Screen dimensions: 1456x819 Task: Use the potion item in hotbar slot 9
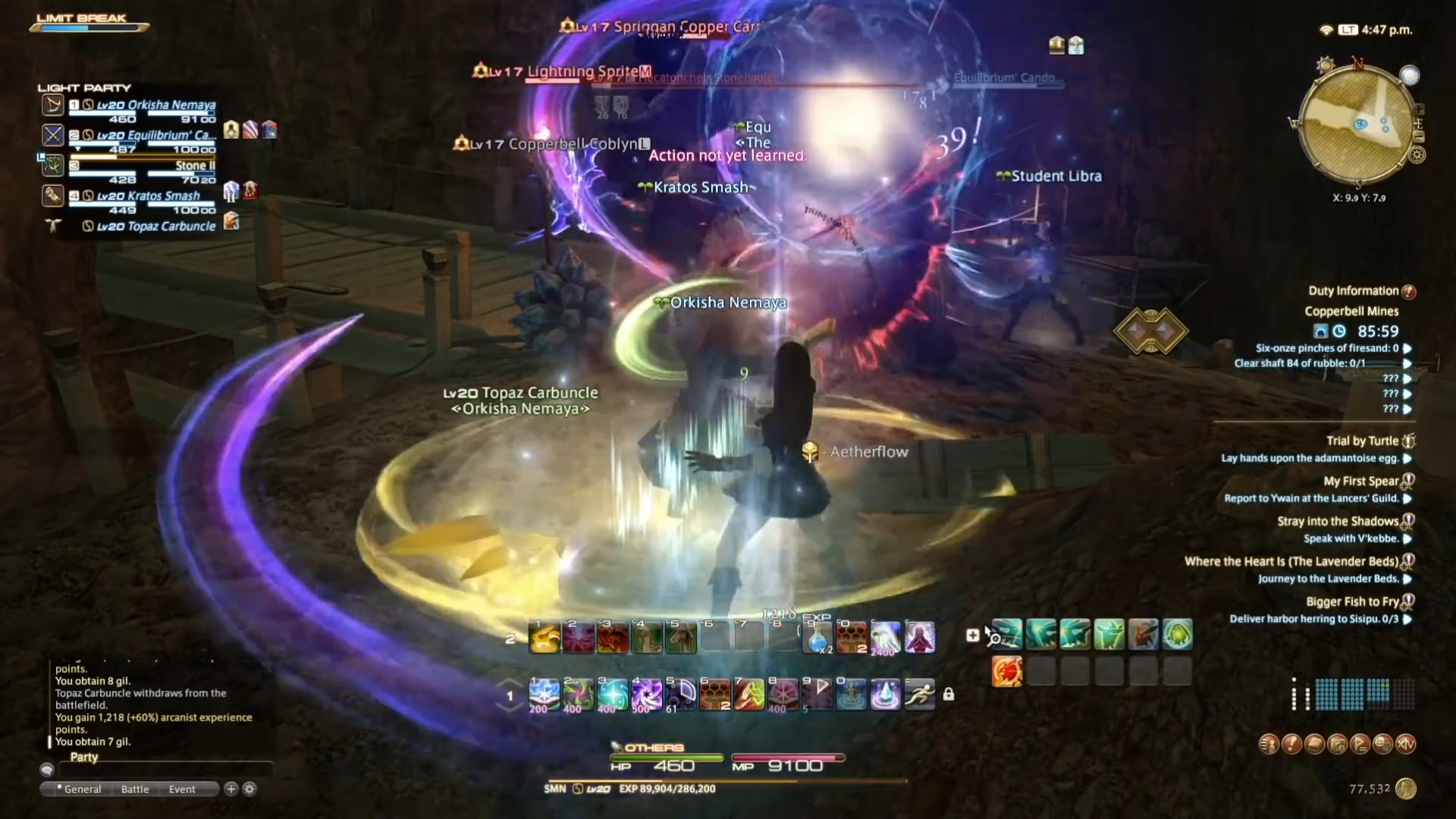(x=817, y=637)
